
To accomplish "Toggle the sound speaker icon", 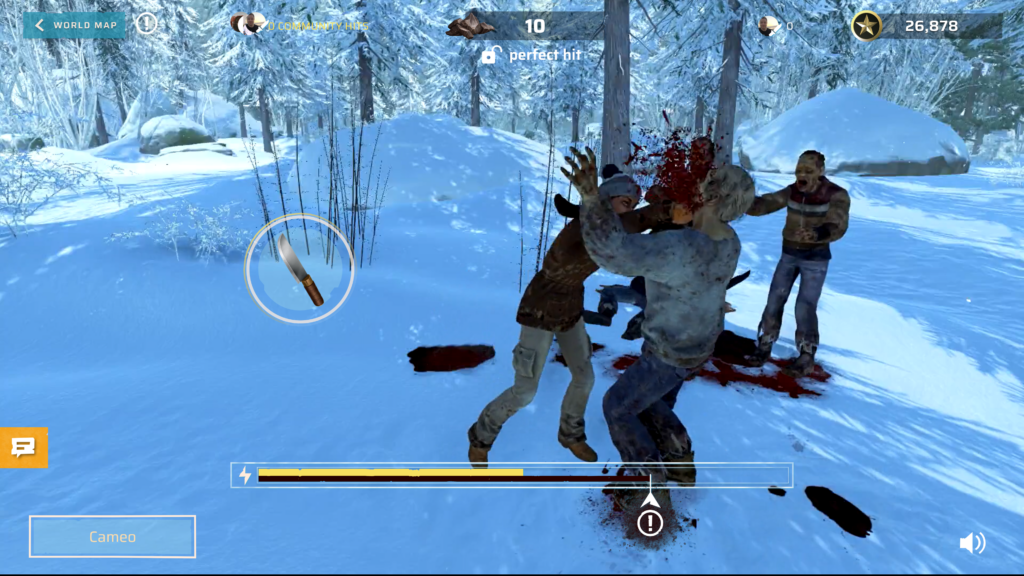I will tap(972, 543).
